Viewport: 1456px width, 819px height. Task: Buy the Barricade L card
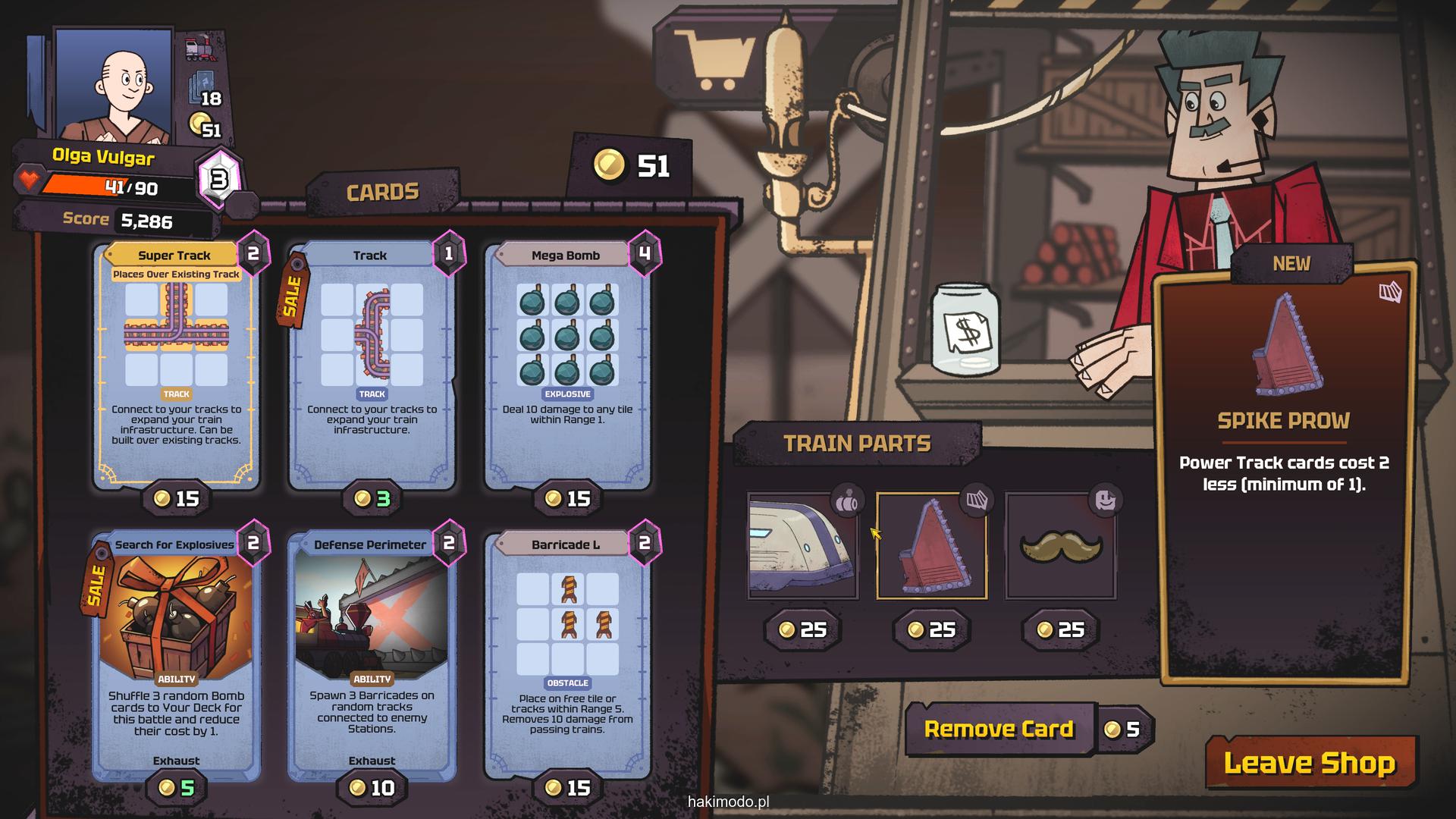[x=567, y=654]
